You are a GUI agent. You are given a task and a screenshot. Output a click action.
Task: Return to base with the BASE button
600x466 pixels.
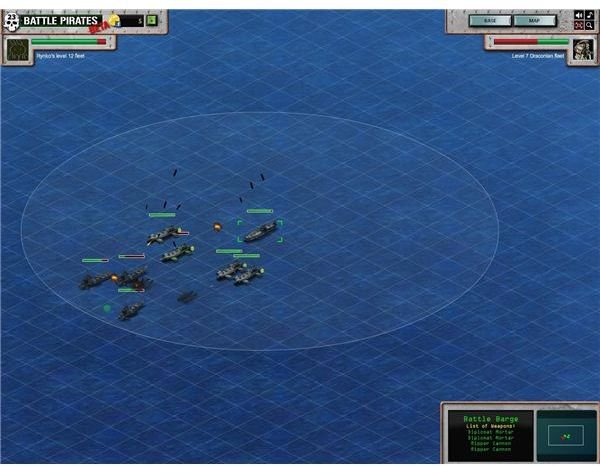490,20
